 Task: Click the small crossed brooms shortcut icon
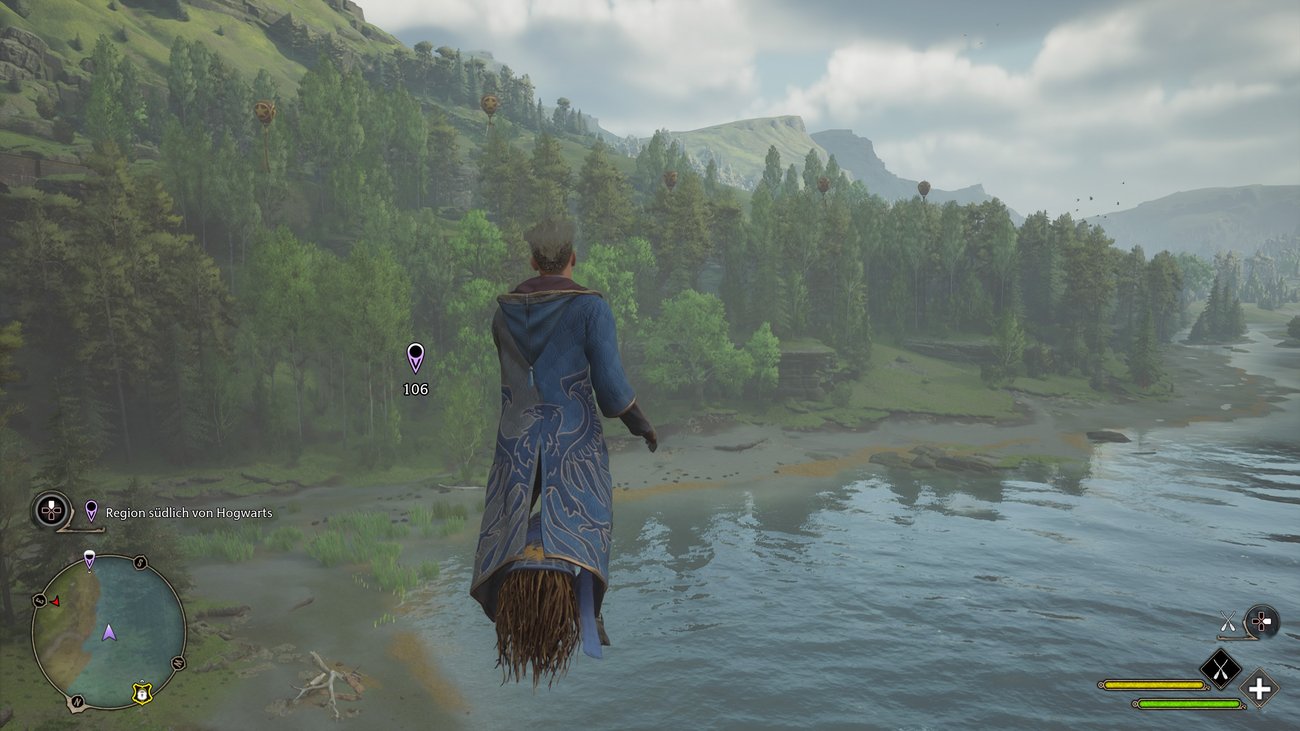(x=1228, y=622)
